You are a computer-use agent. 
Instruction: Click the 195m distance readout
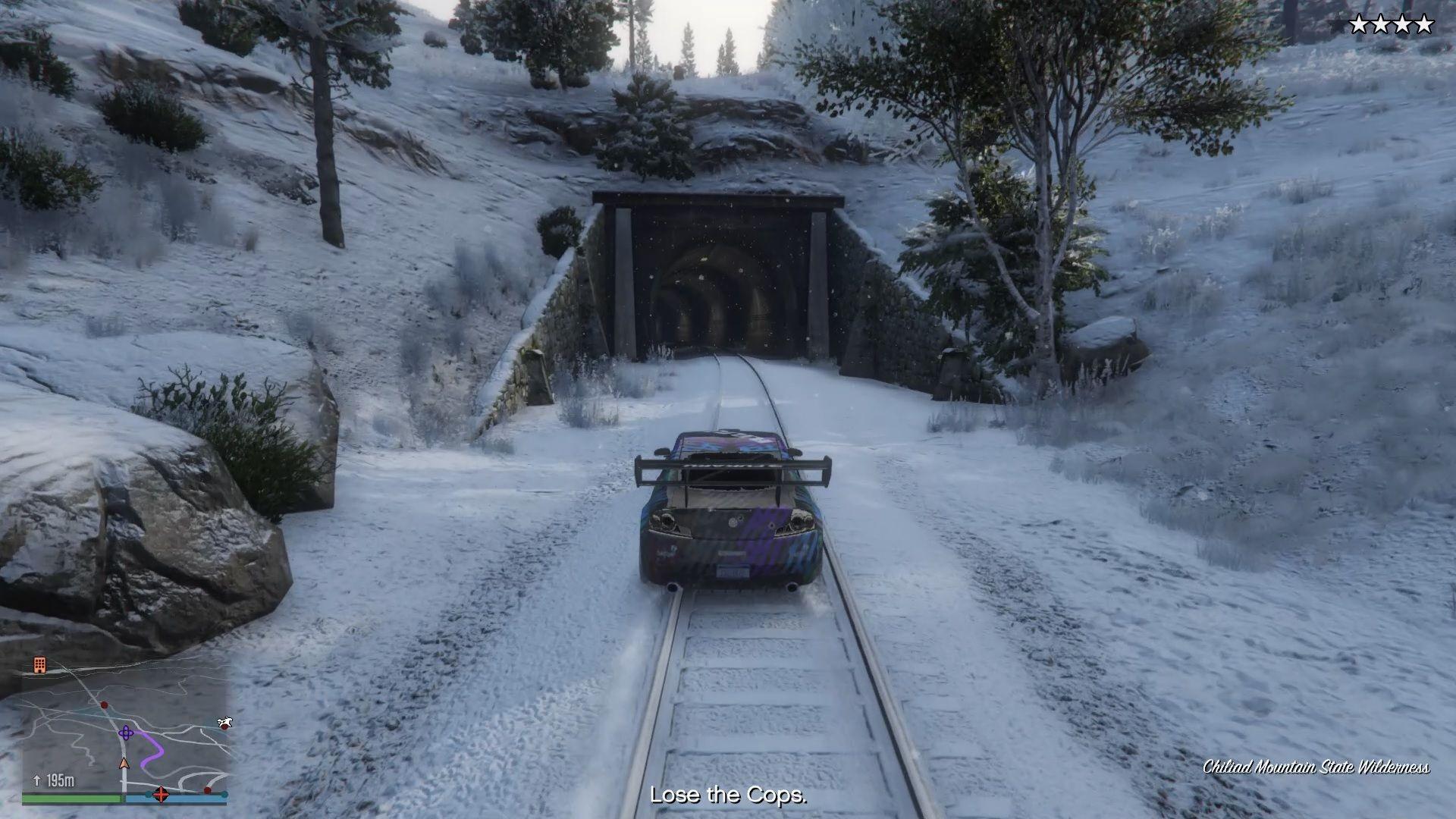point(61,780)
